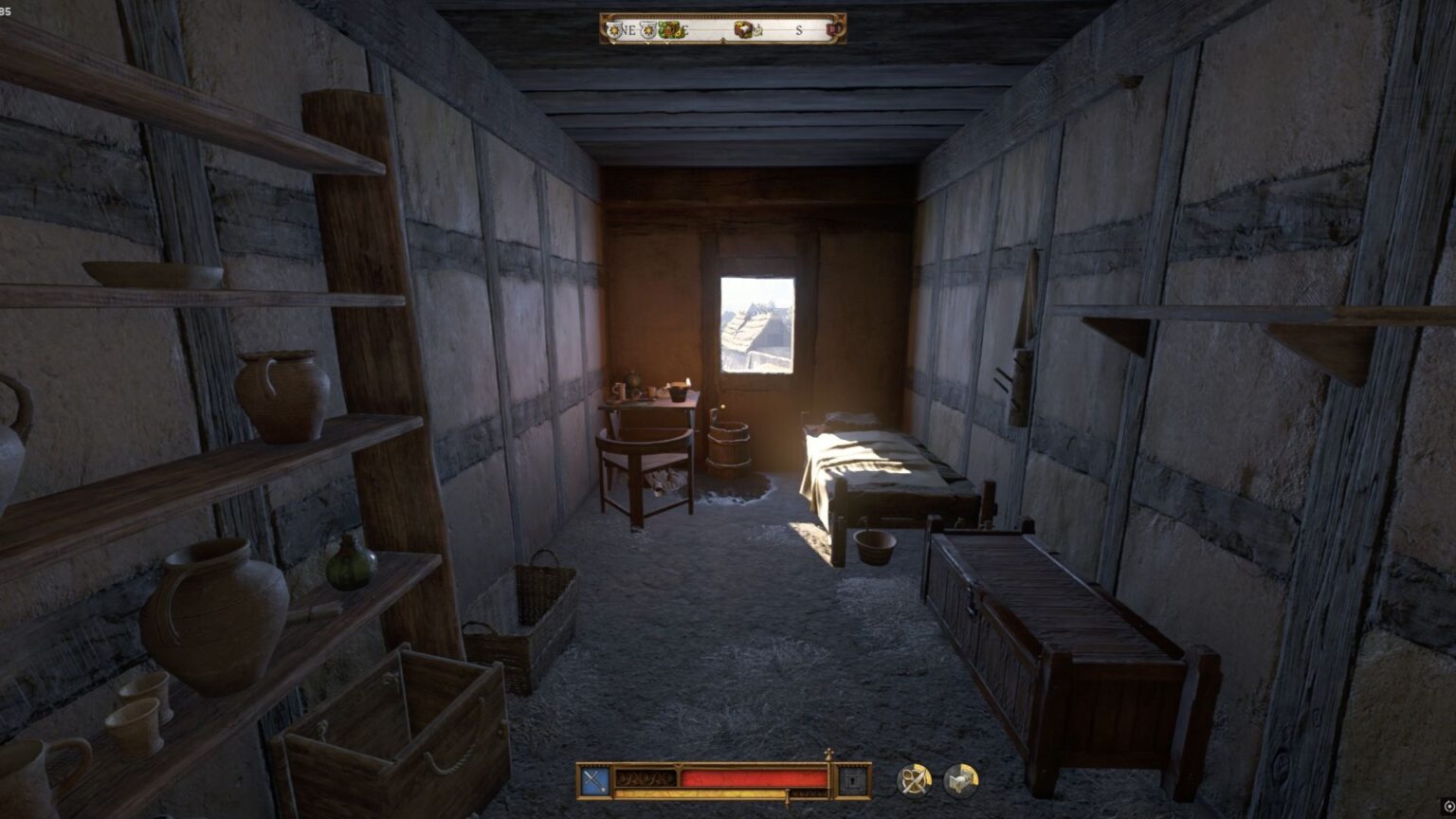Click the S direction label on the compass
The width and height of the screenshot is (1456, 819).
tap(799, 31)
